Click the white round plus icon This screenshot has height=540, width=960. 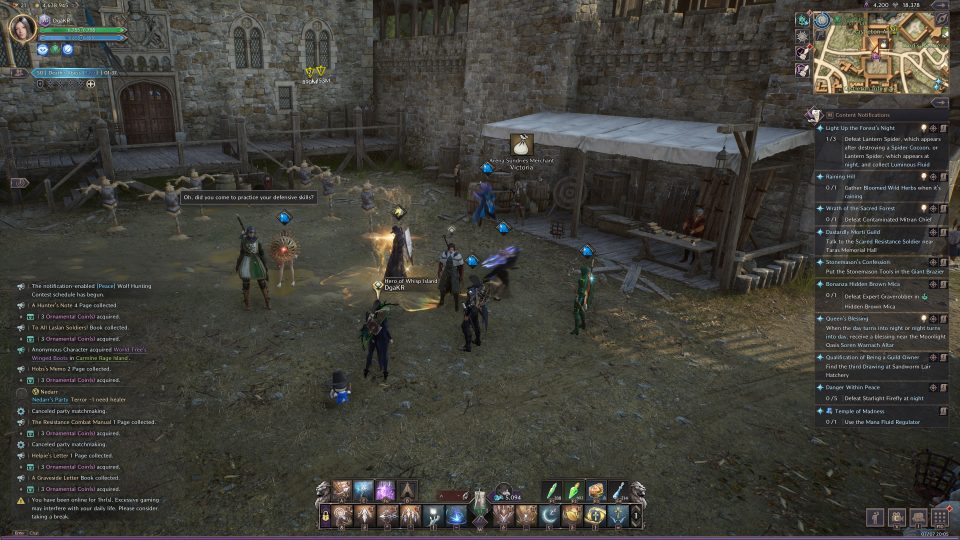(91, 85)
